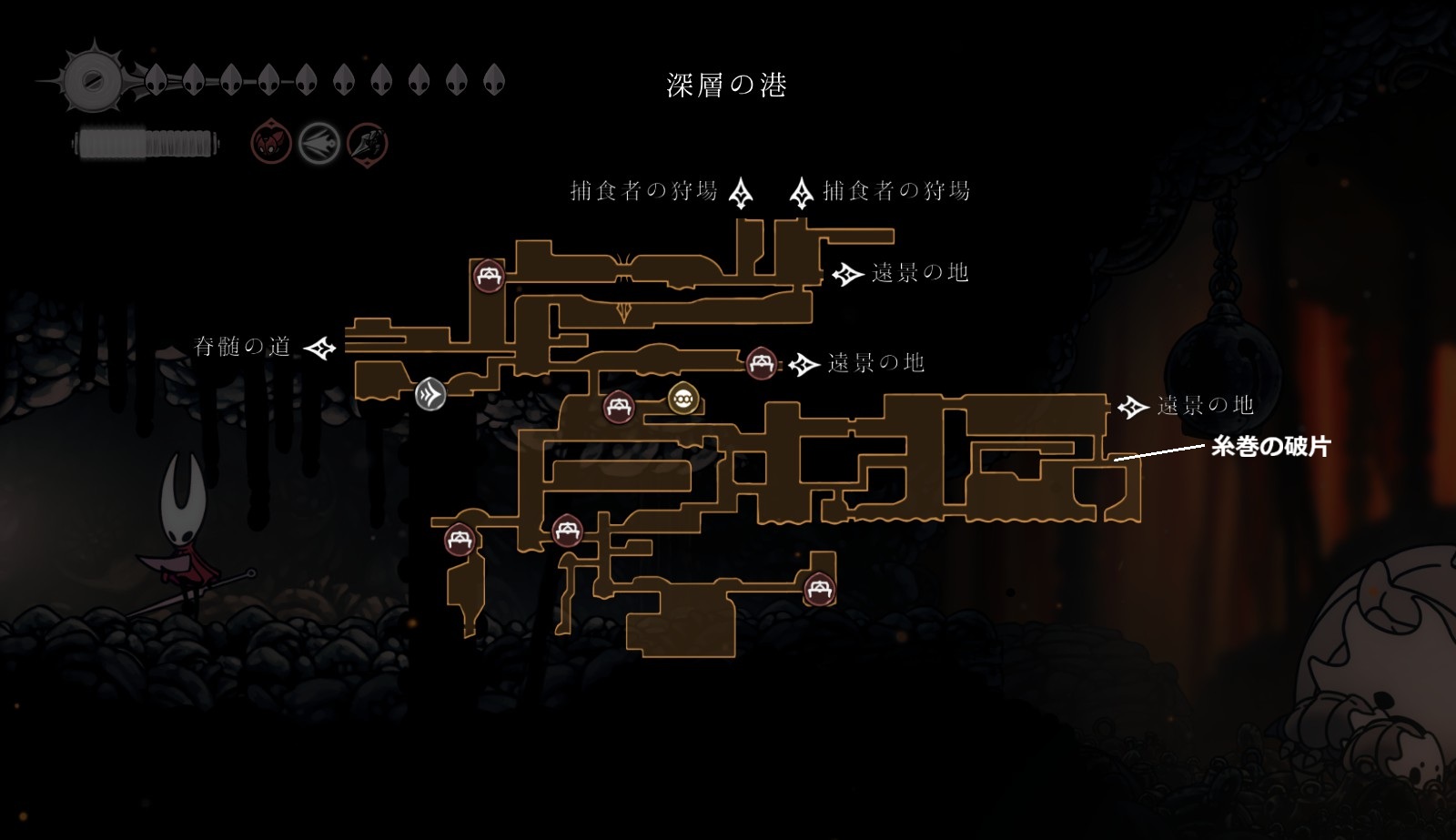Select the bench marker beside the gold marker
The height and width of the screenshot is (840, 1456).
[619, 405]
